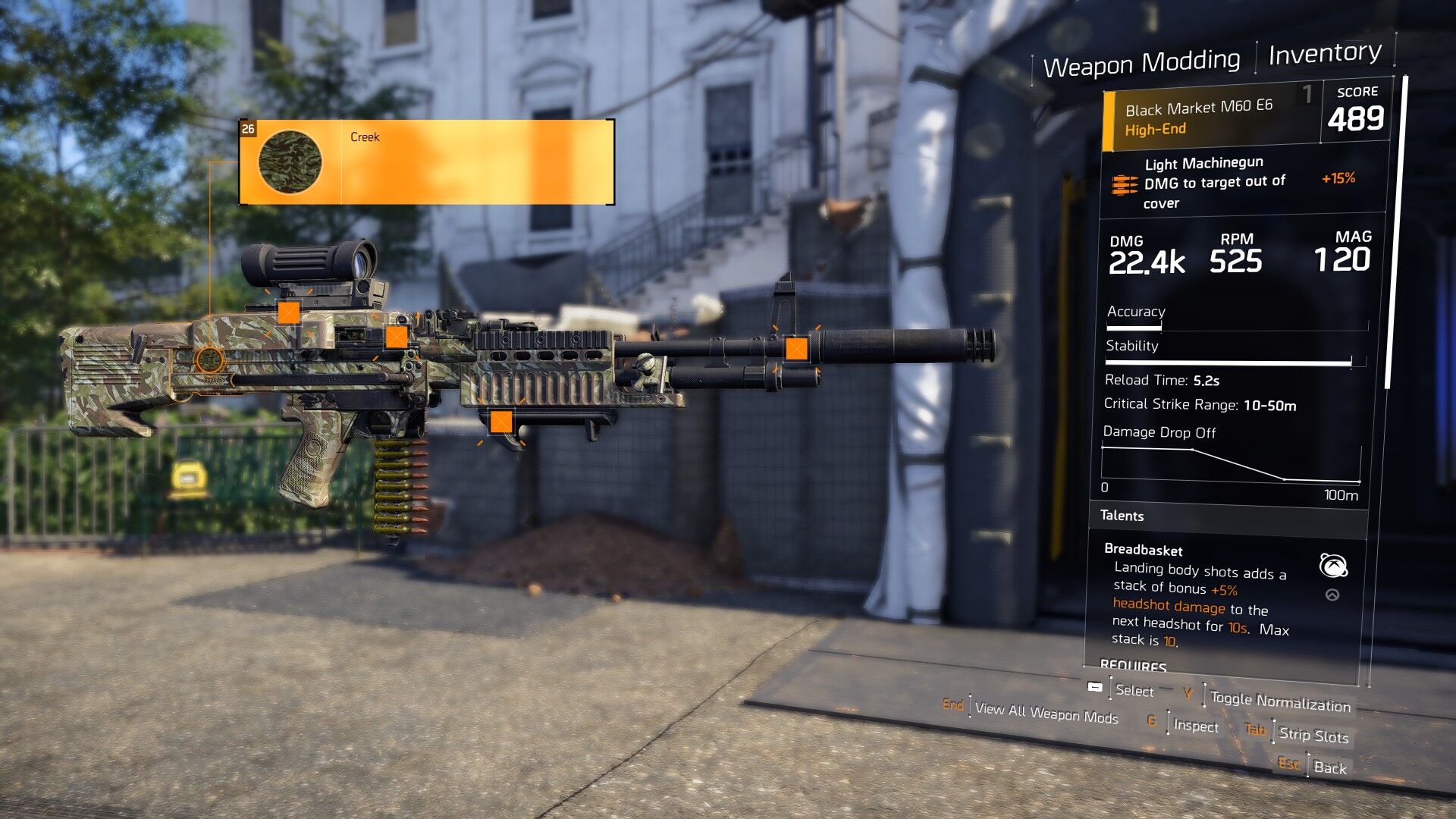The image size is (1456, 819).
Task: Choose the optics mod slot on the scope
Action: click(288, 312)
